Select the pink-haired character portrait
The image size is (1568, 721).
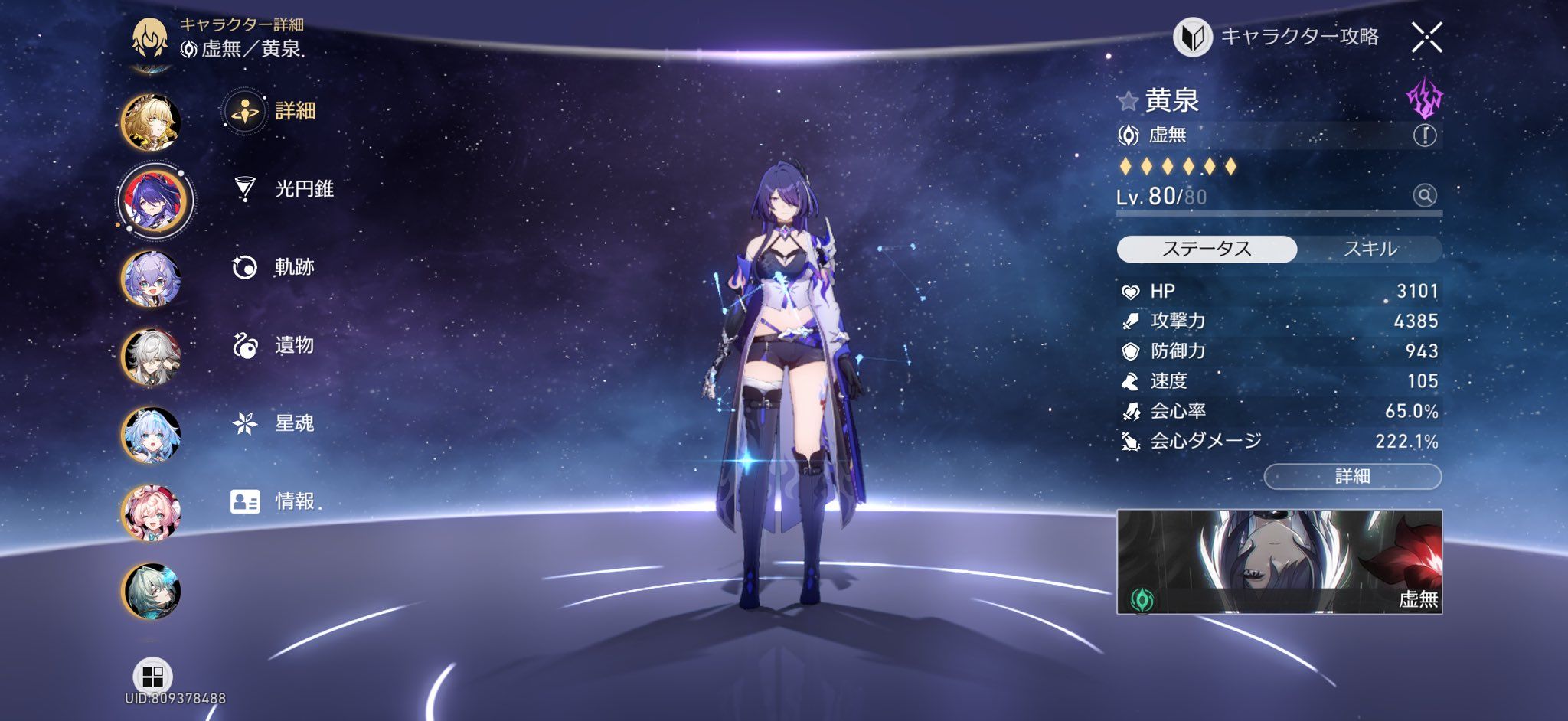tap(152, 513)
